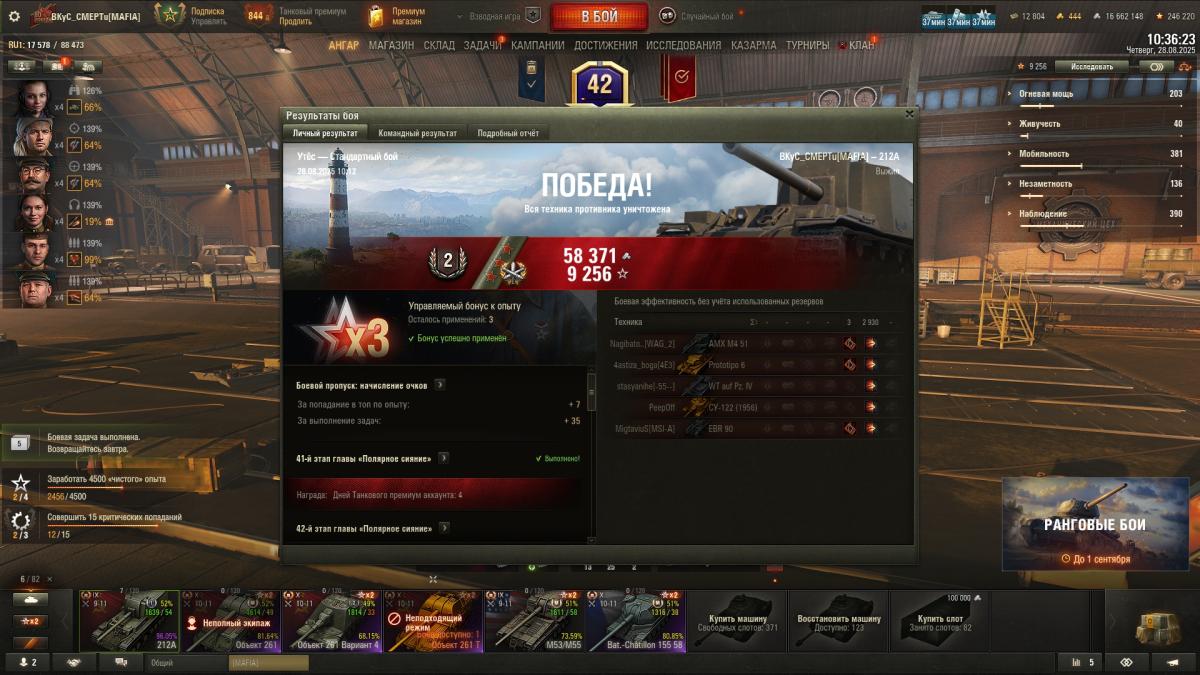Switch to the Командный результат tab
This screenshot has width=1200, height=675.
(417, 133)
